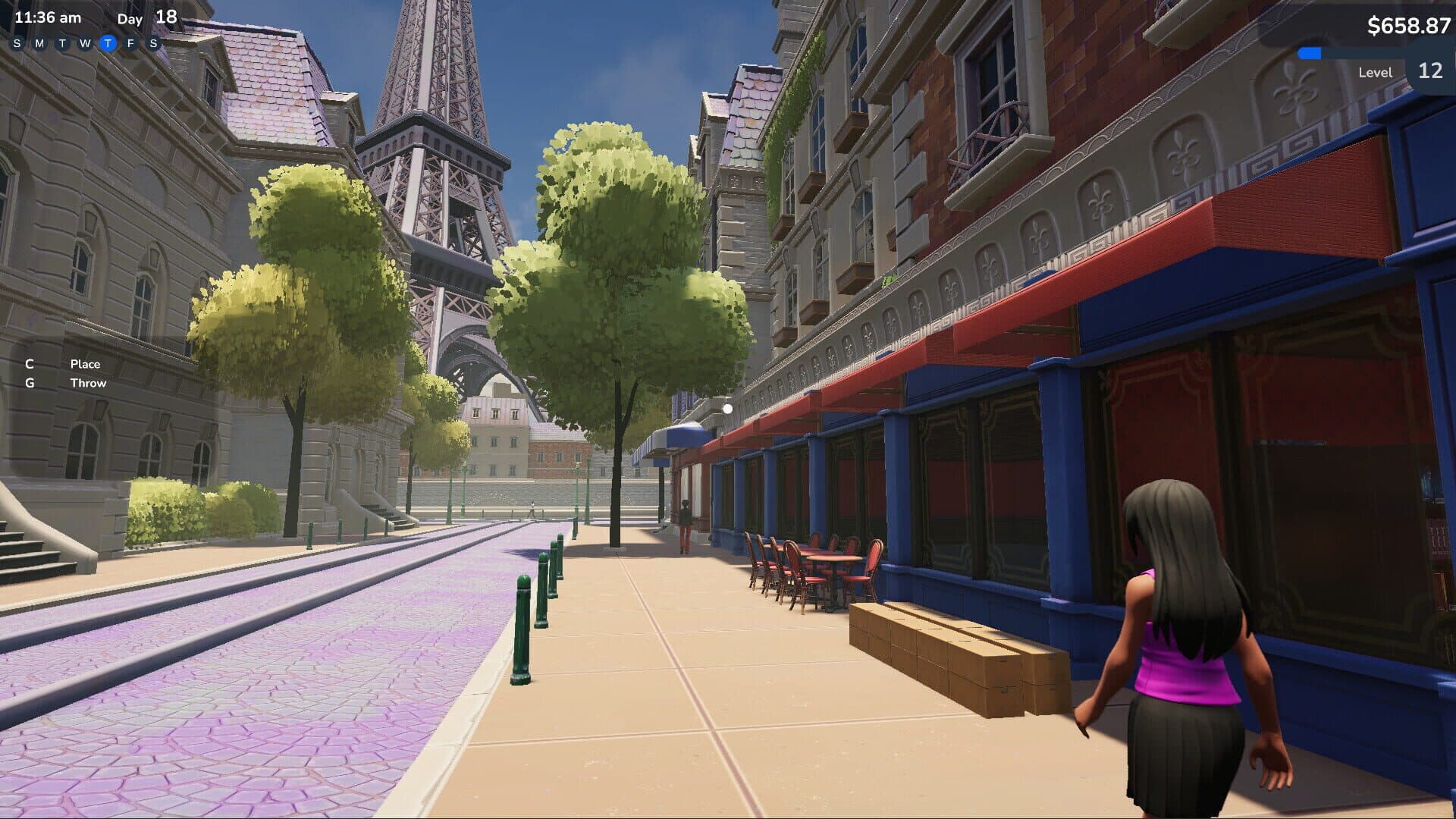Click the Wednesday circle in the weekday row
The width and height of the screenshot is (1456, 819).
pyautogui.click(x=83, y=44)
